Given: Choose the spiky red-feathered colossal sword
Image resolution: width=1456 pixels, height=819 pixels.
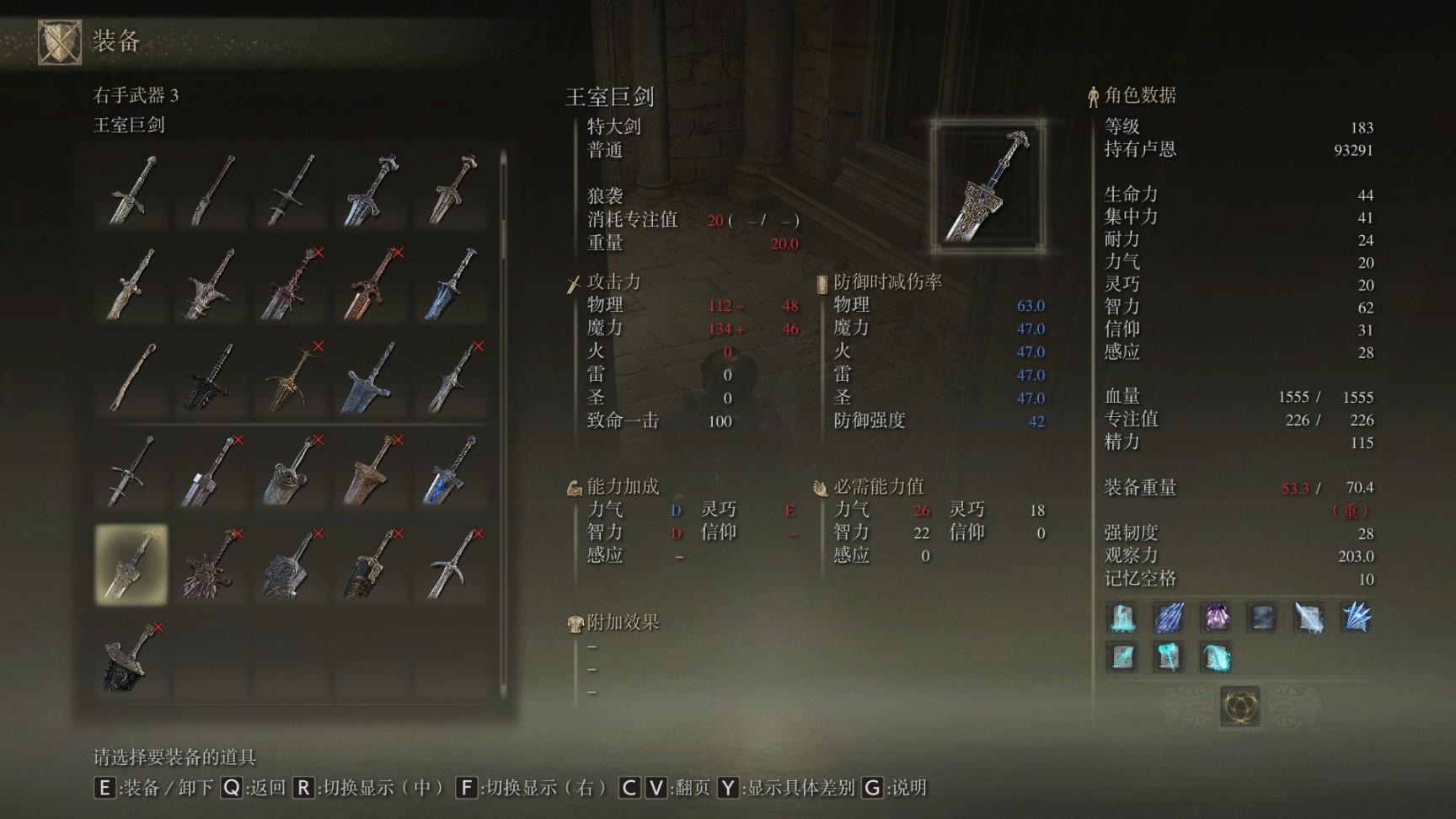Looking at the screenshot, I should (x=211, y=565).
